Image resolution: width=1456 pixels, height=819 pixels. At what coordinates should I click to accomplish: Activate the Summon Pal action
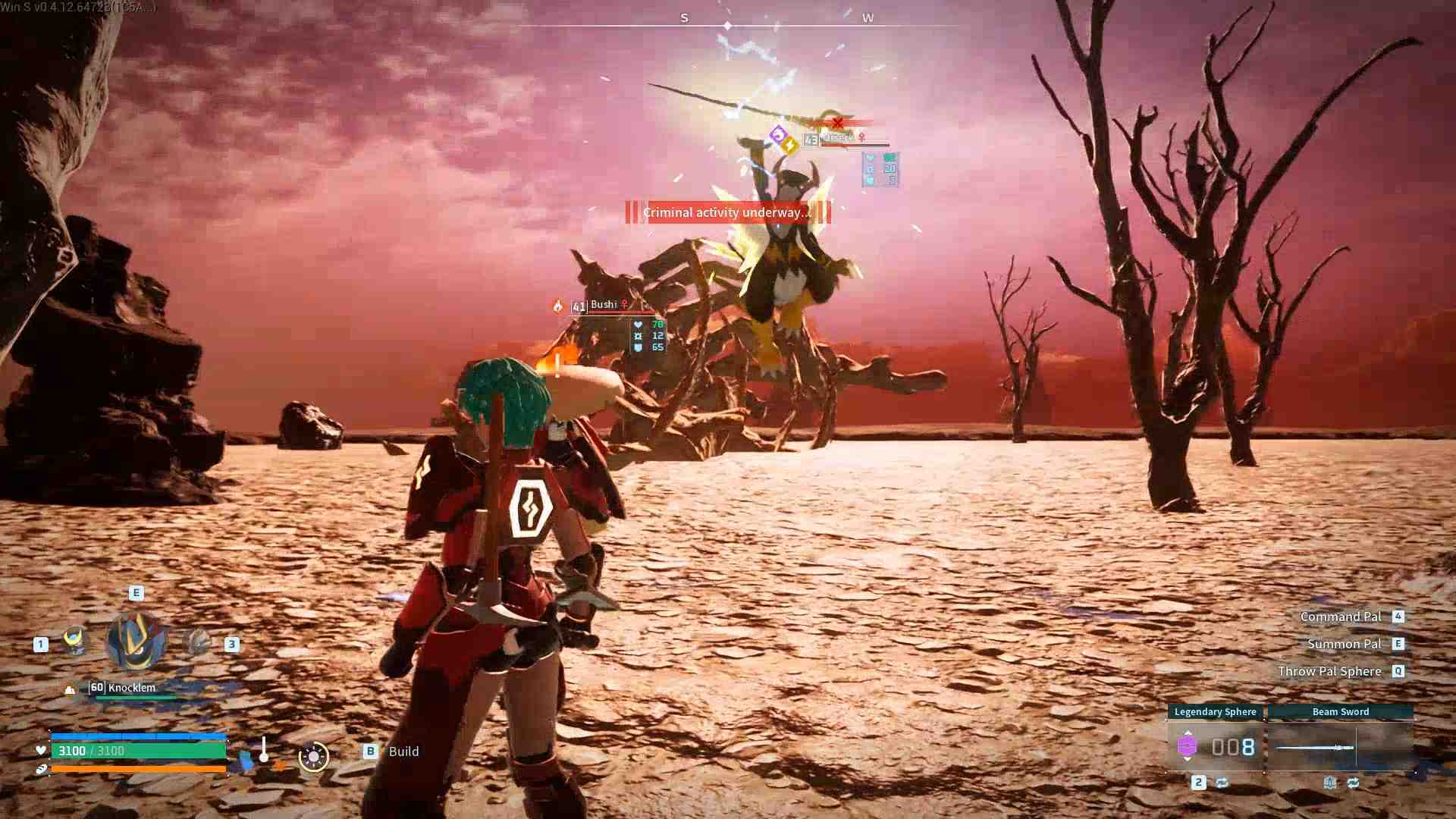[x=1346, y=643]
